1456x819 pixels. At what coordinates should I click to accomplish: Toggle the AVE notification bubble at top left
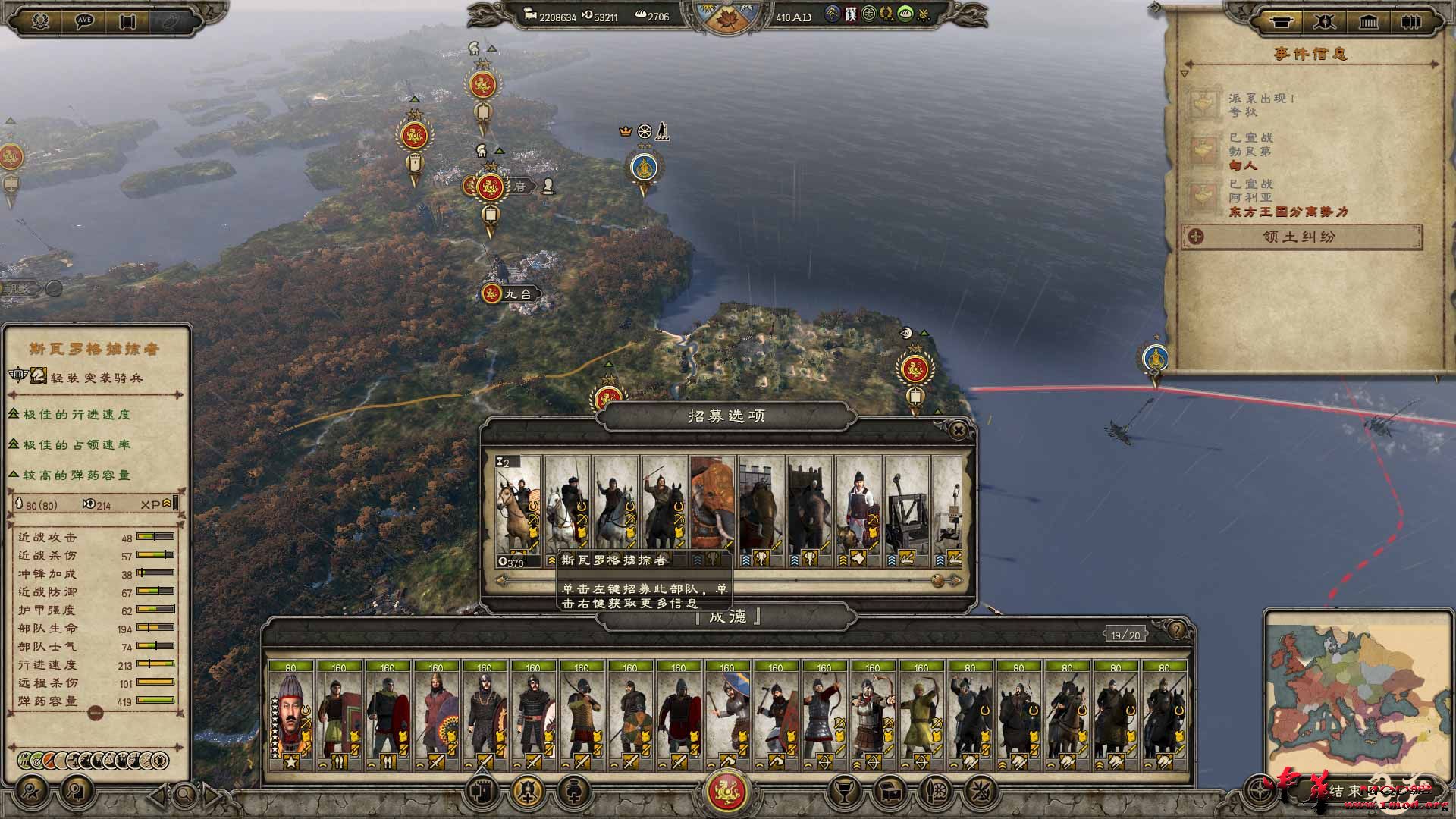[x=83, y=20]
